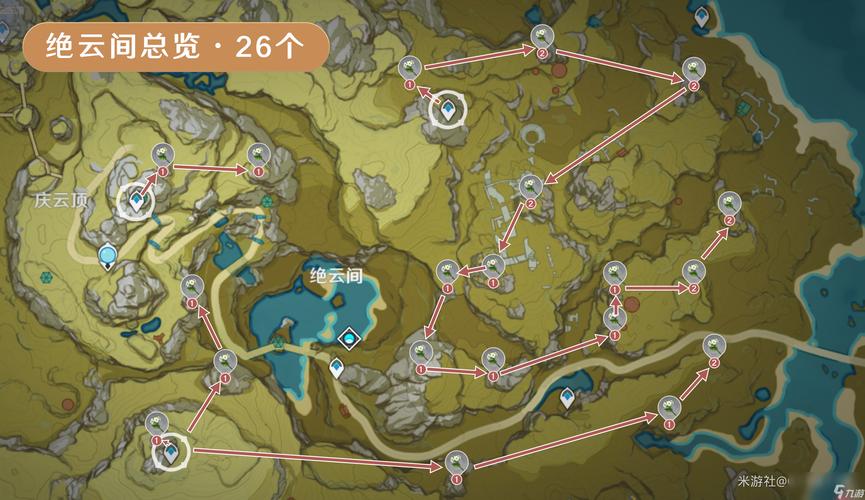
Task: Select the circled teleport waypoint beside 庆云顶
Action: [x=136, y=200]
